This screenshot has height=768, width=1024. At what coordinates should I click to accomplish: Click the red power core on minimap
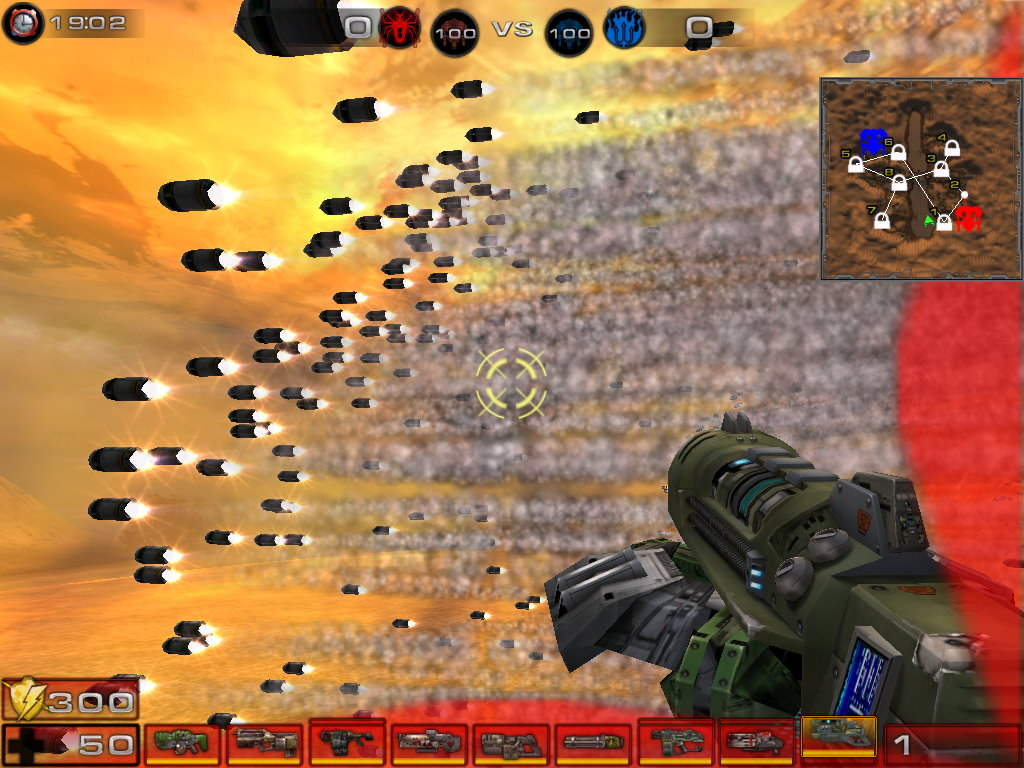click(x=968, y=217)
